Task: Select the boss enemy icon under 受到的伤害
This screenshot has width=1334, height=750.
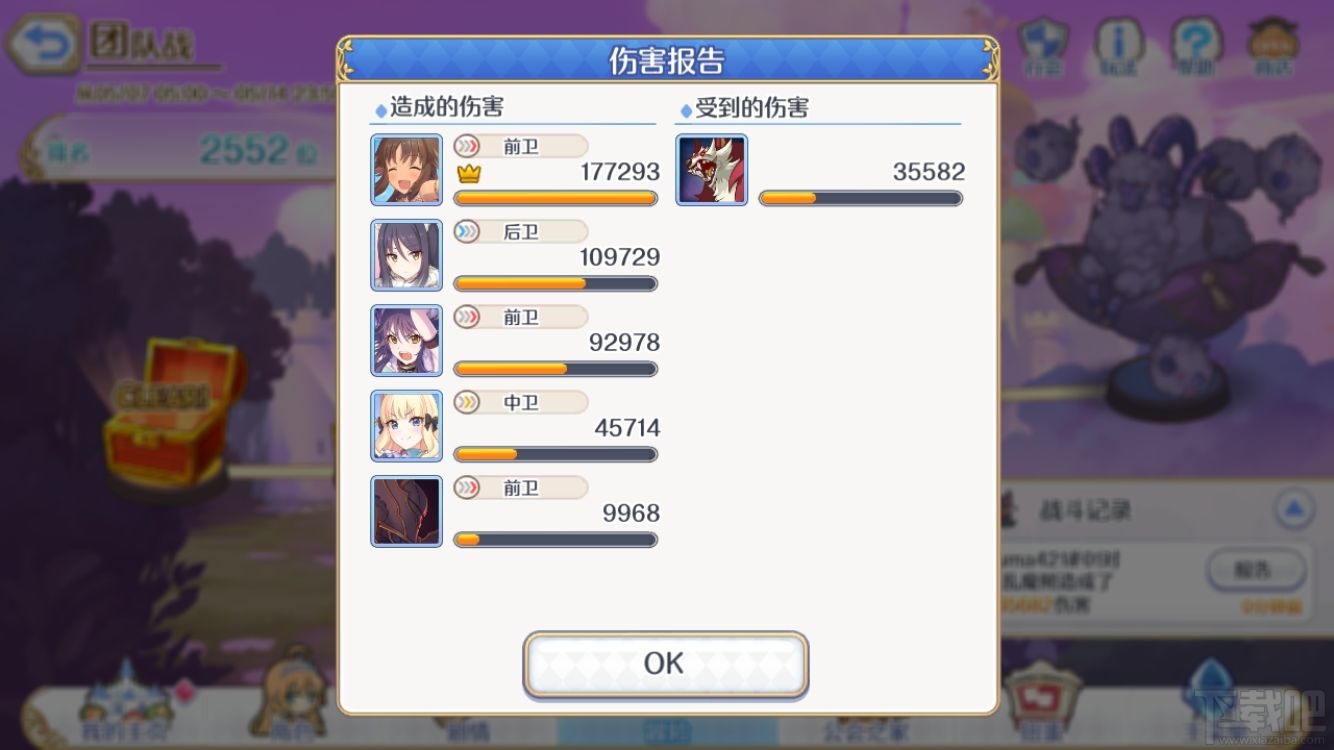Action: [x=711, y=169]
